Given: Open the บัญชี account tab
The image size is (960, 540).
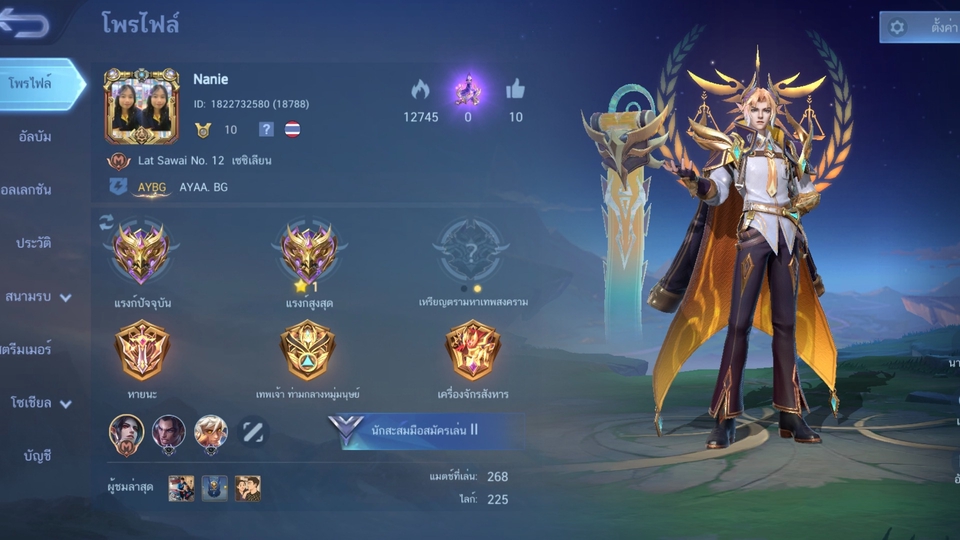Looking at the screenshot, I should [x=37, y=457].
